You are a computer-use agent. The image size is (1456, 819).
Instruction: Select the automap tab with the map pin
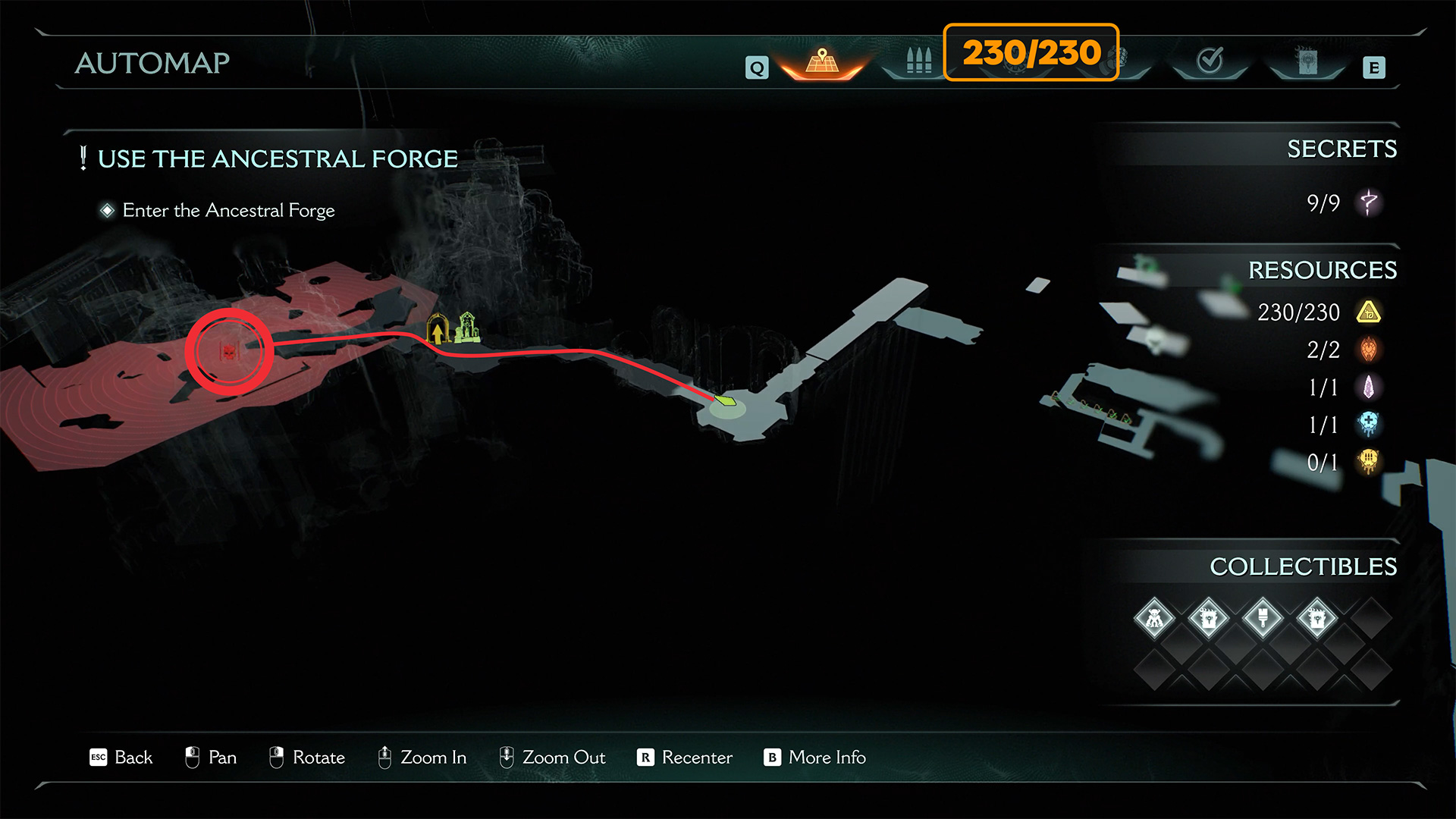pyautogui.click(x=822, y=62)
